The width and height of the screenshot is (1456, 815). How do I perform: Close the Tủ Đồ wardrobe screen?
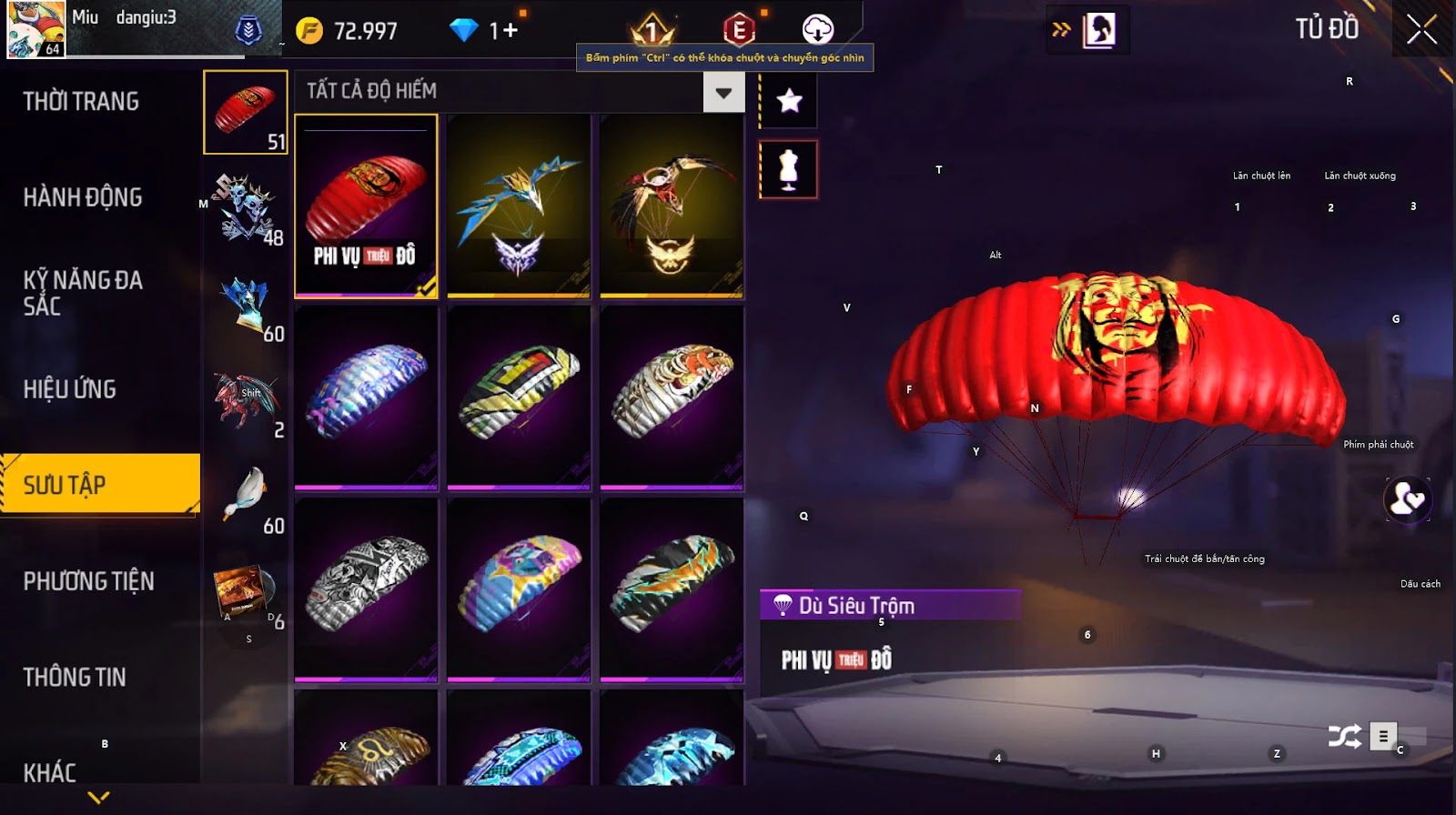(1421, 30)
